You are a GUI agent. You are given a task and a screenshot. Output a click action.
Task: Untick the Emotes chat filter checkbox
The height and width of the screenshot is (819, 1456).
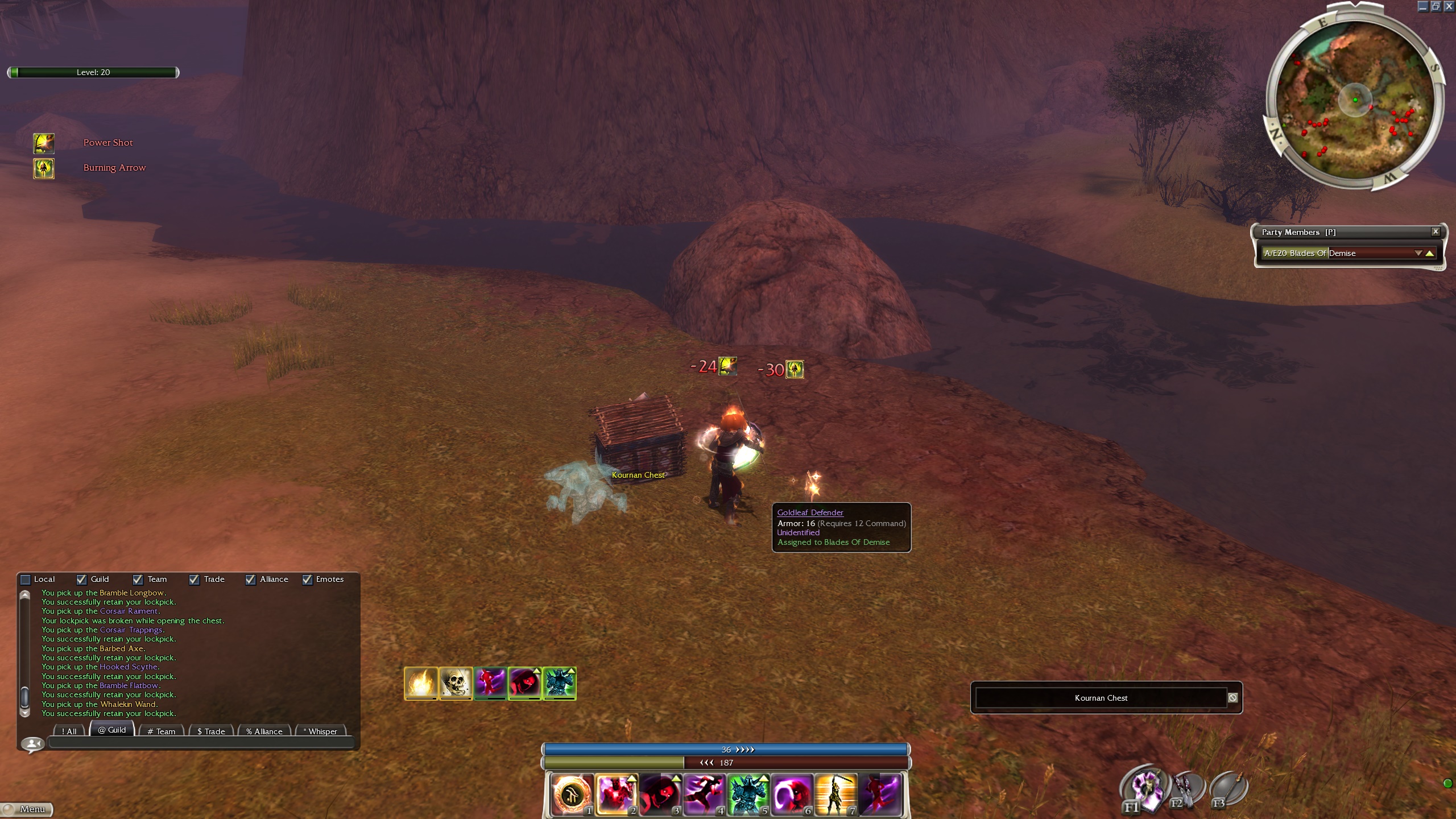(308, 580)
